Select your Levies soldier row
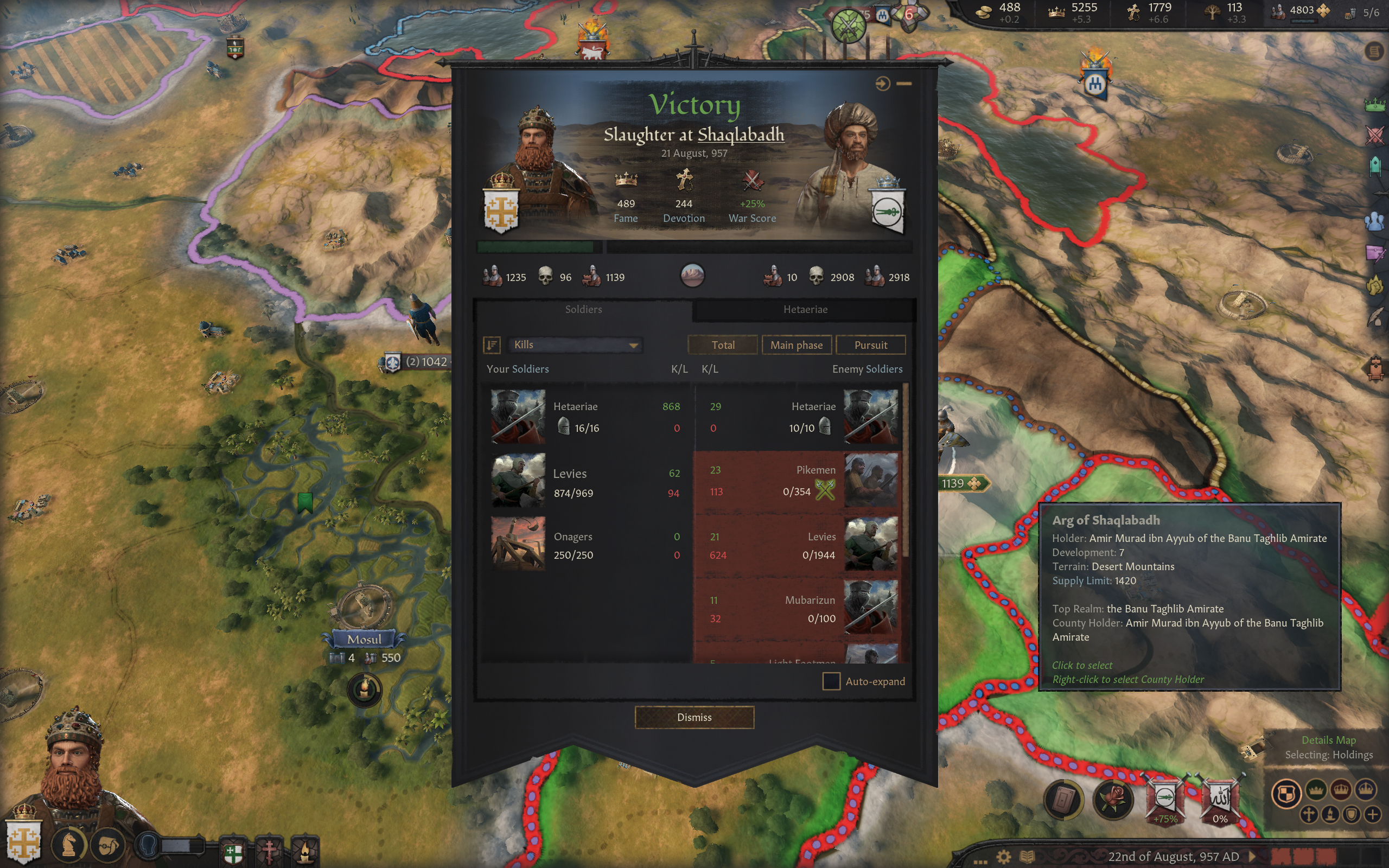 585,482
